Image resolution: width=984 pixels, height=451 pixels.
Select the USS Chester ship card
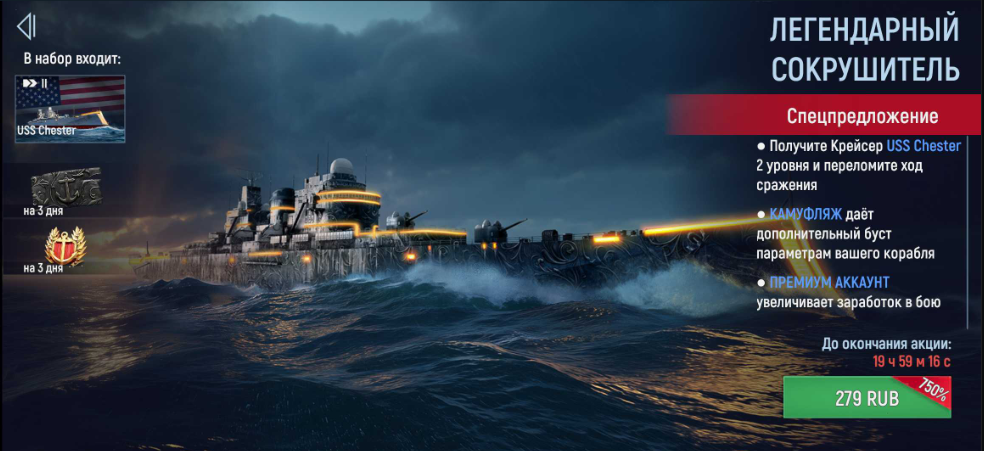click(x=70, y=109)
